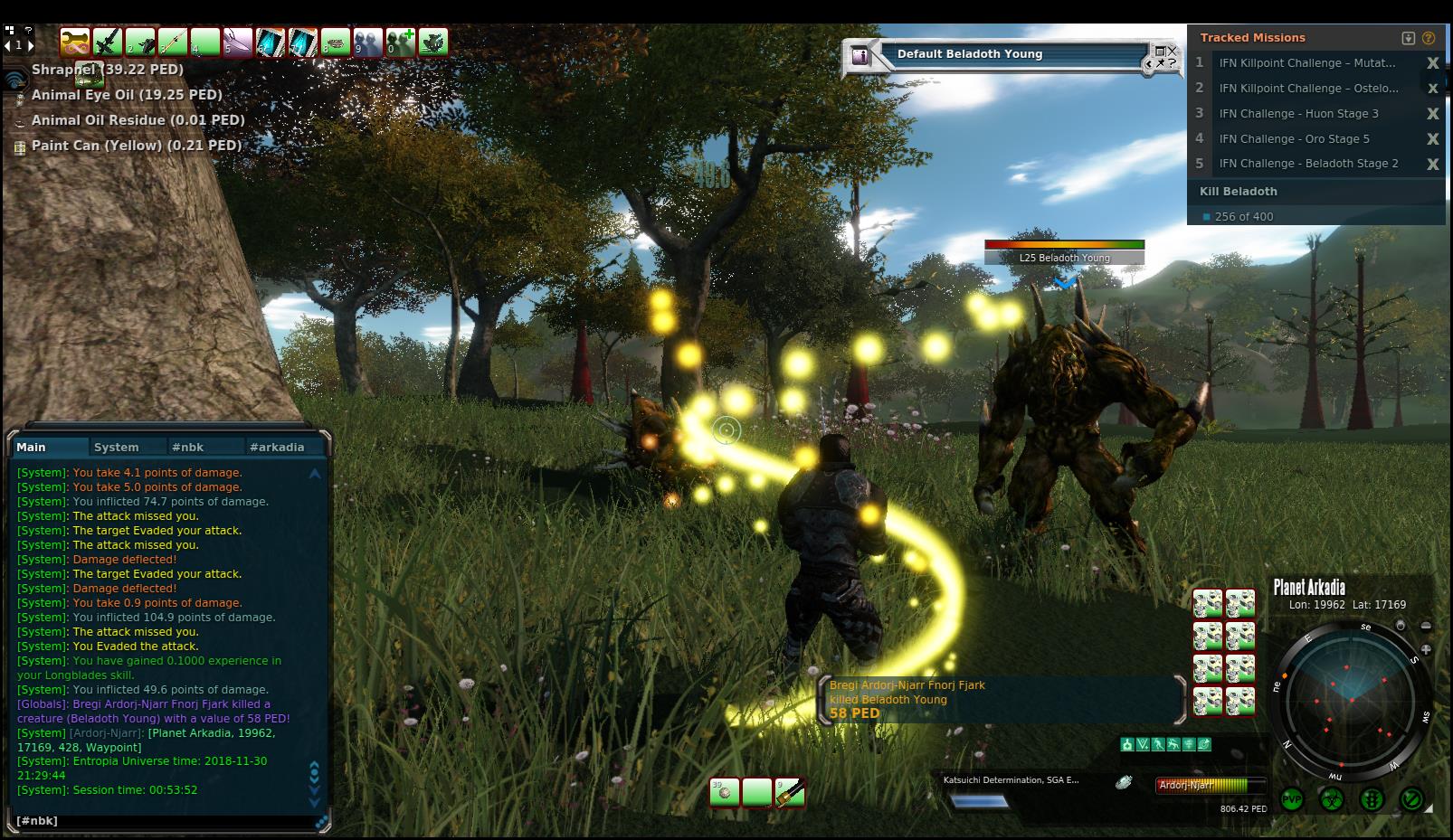Toggle the green PVP button
The image size is (1453, 840).
(1292, 800)
